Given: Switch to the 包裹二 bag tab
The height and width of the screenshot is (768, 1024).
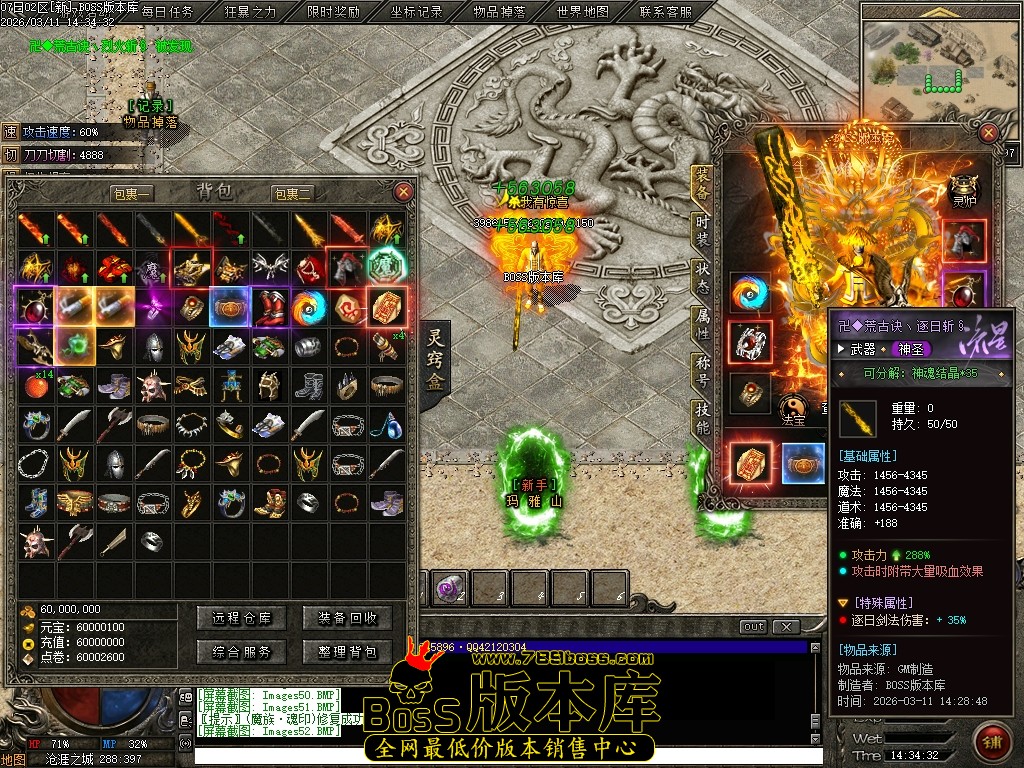Looking at the screenshot, I should coord(293,193).
